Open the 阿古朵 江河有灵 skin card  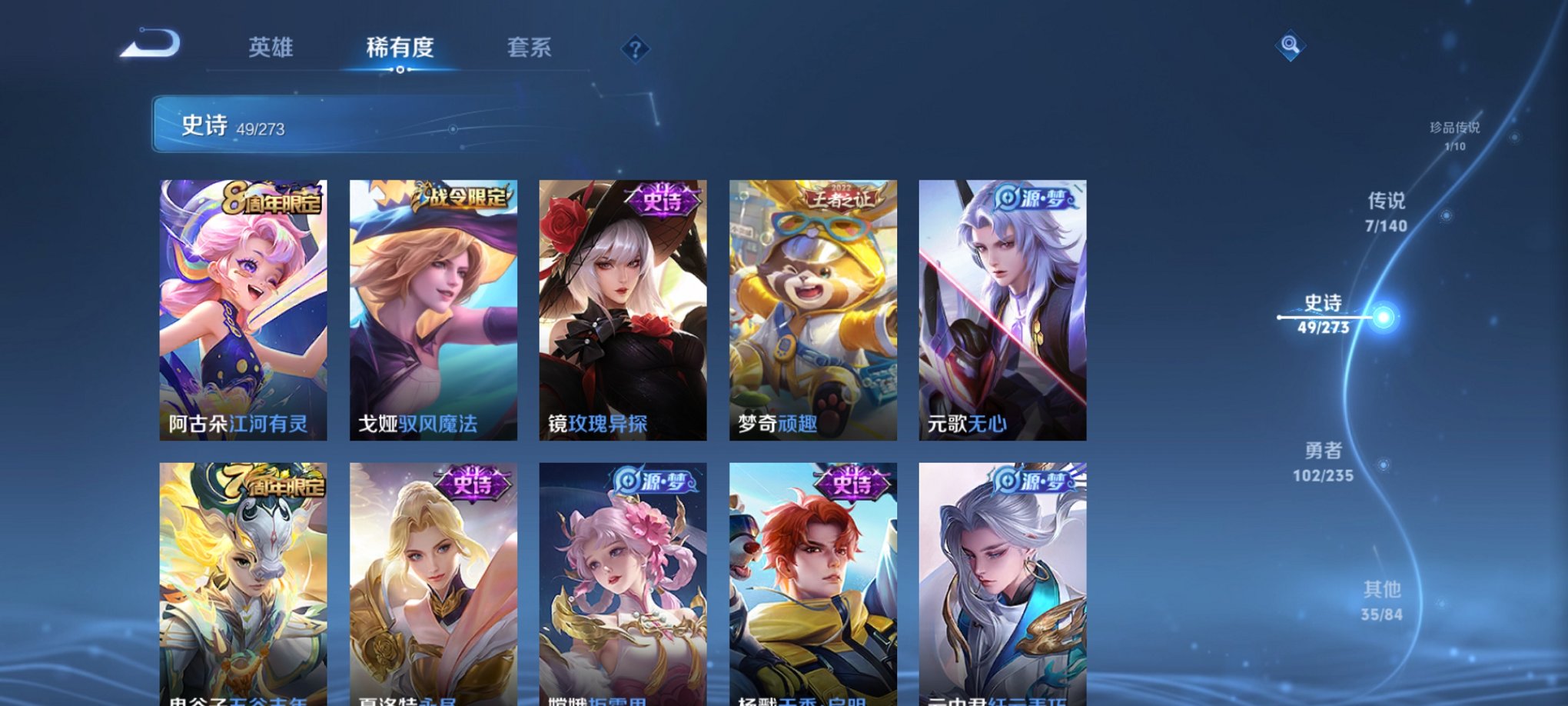click(244, 308)
